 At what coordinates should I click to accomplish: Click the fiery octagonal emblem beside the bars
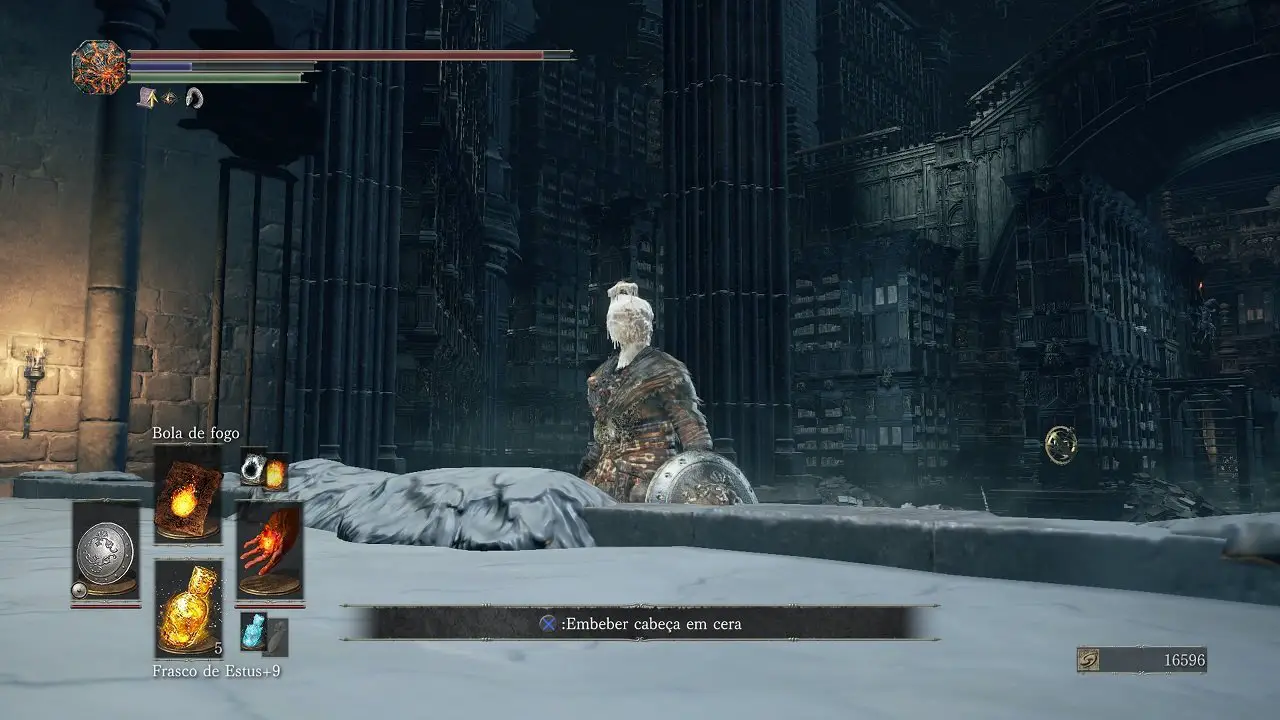click(99, 67)
